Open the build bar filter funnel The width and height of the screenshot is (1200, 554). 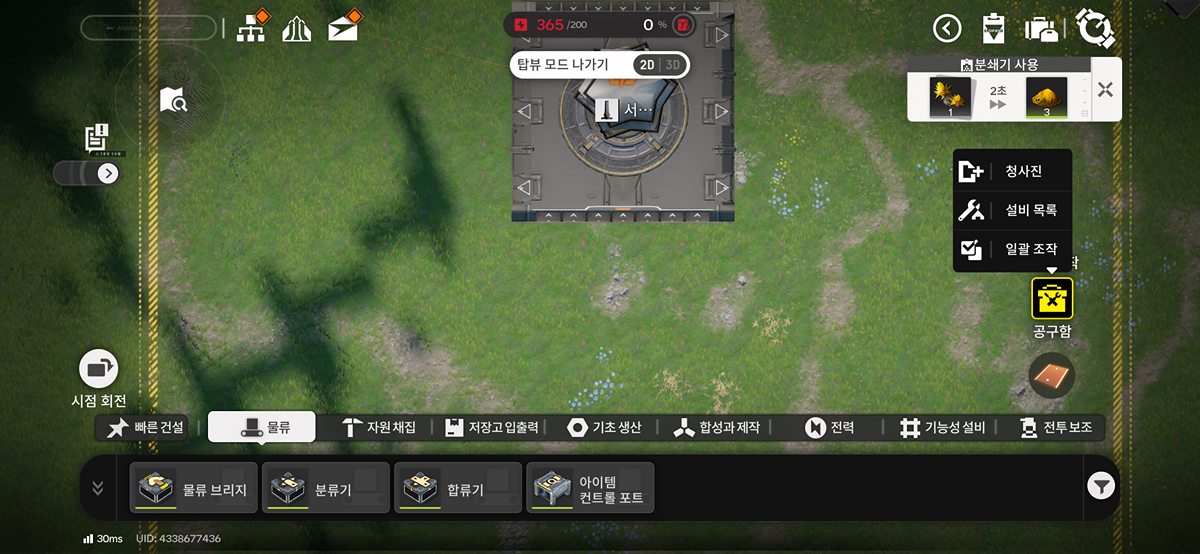(x=1100, y=487)
